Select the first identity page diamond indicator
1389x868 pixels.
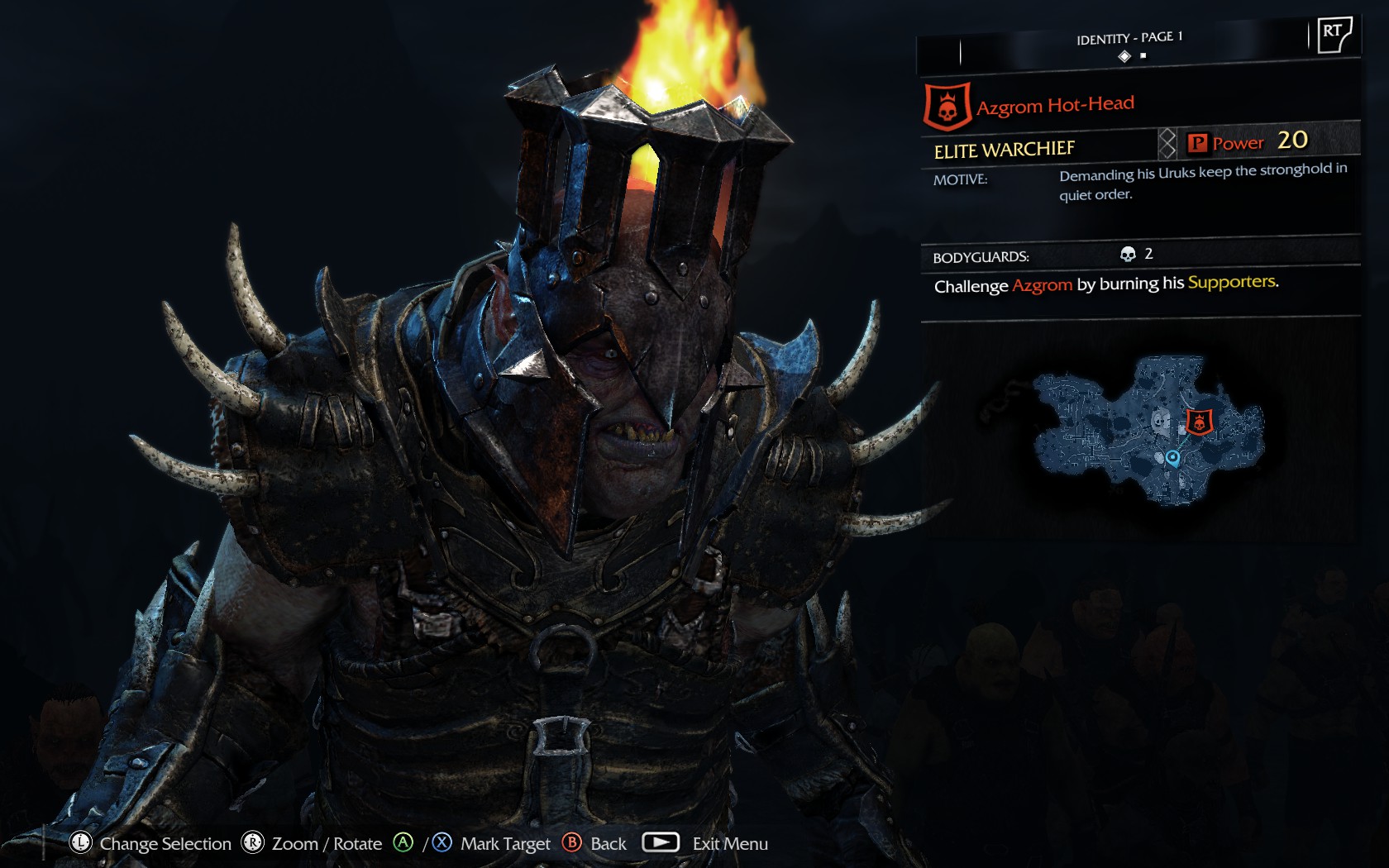(x=1124, y=56)
